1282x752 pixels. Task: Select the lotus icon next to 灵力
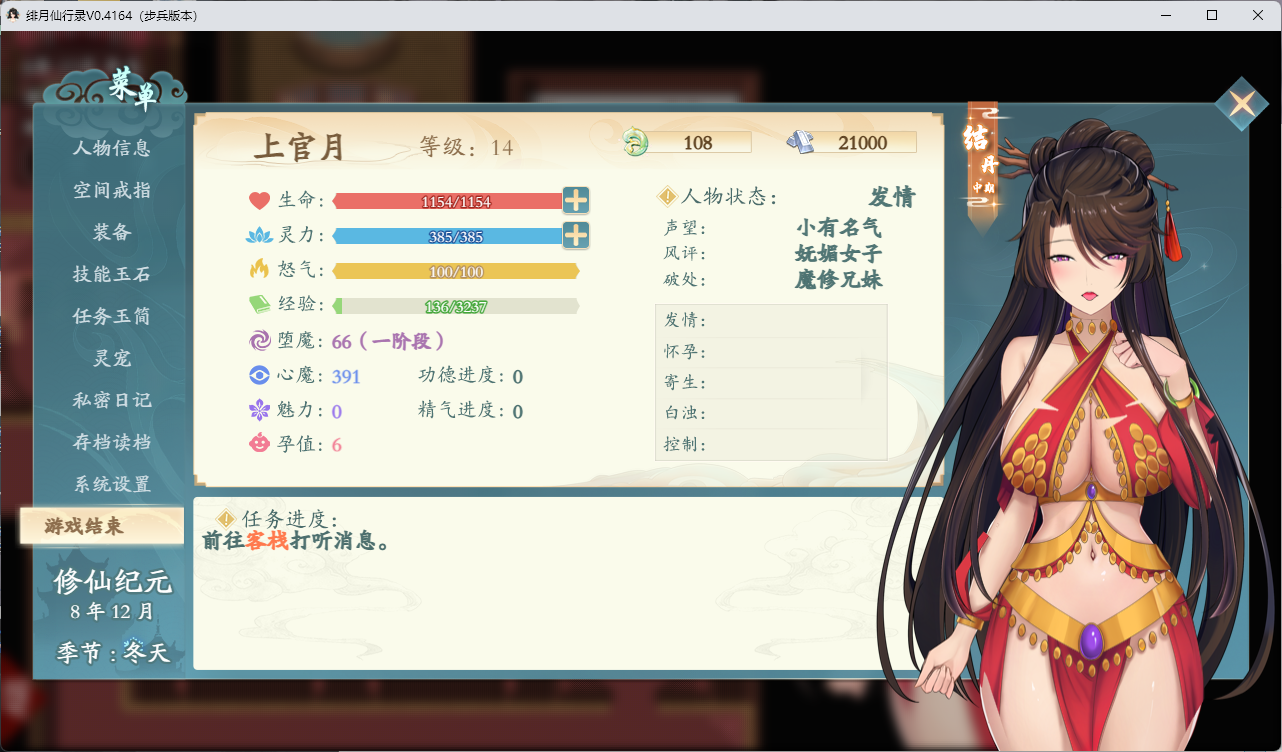pos(258,235)
